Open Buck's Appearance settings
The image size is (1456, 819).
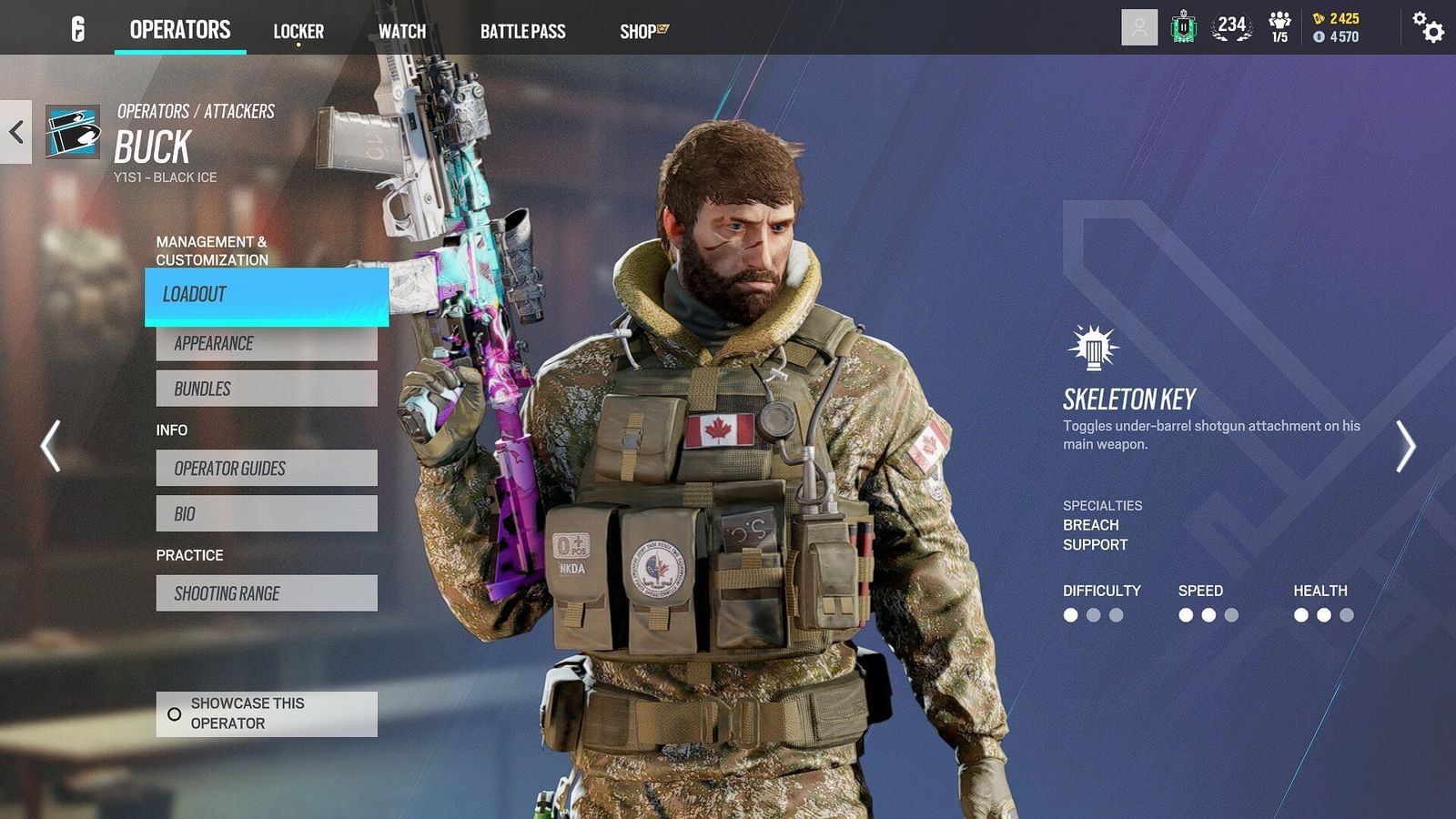(x=267, y=343)
